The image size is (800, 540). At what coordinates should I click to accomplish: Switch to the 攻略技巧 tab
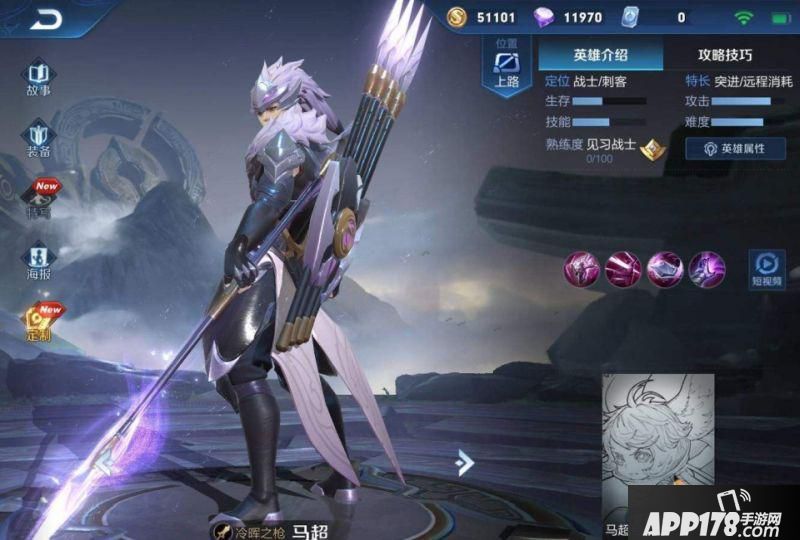pyautogui.click(x=724, y=55)
